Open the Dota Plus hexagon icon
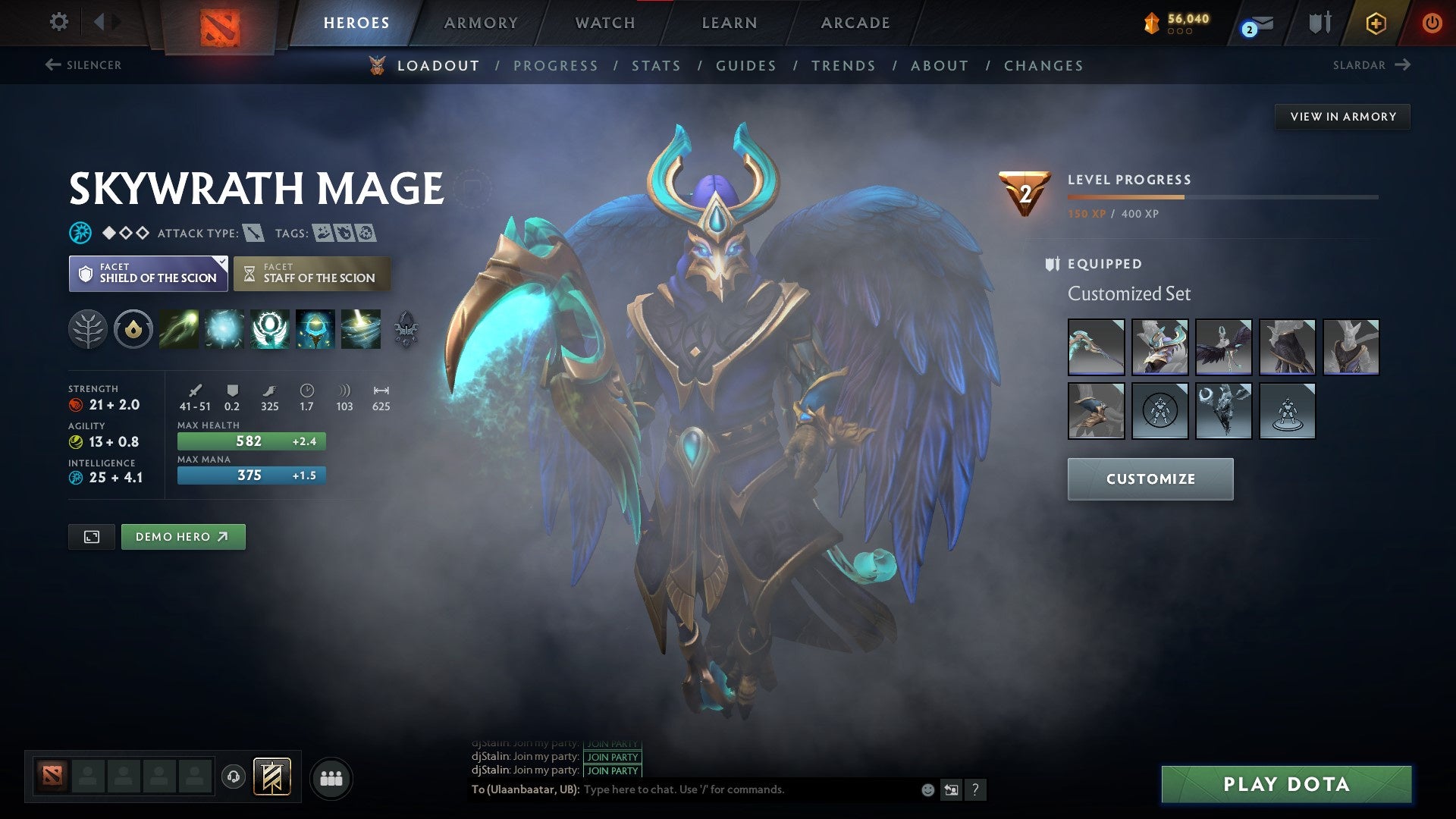Viewport: 1456px width, 819px height. click(1376, 23)
